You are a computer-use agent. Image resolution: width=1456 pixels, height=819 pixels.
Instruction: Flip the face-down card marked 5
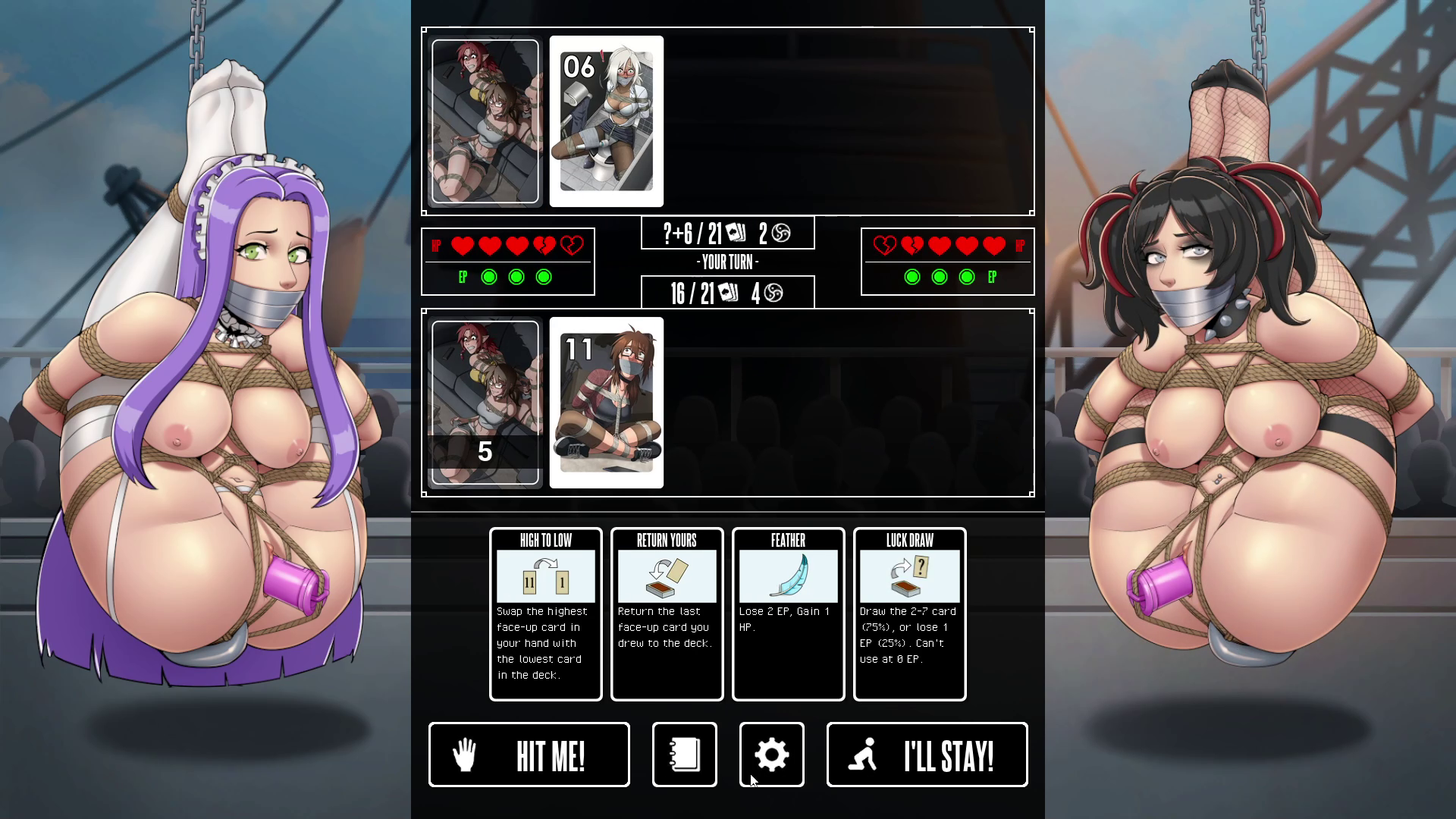click(484, 402)
